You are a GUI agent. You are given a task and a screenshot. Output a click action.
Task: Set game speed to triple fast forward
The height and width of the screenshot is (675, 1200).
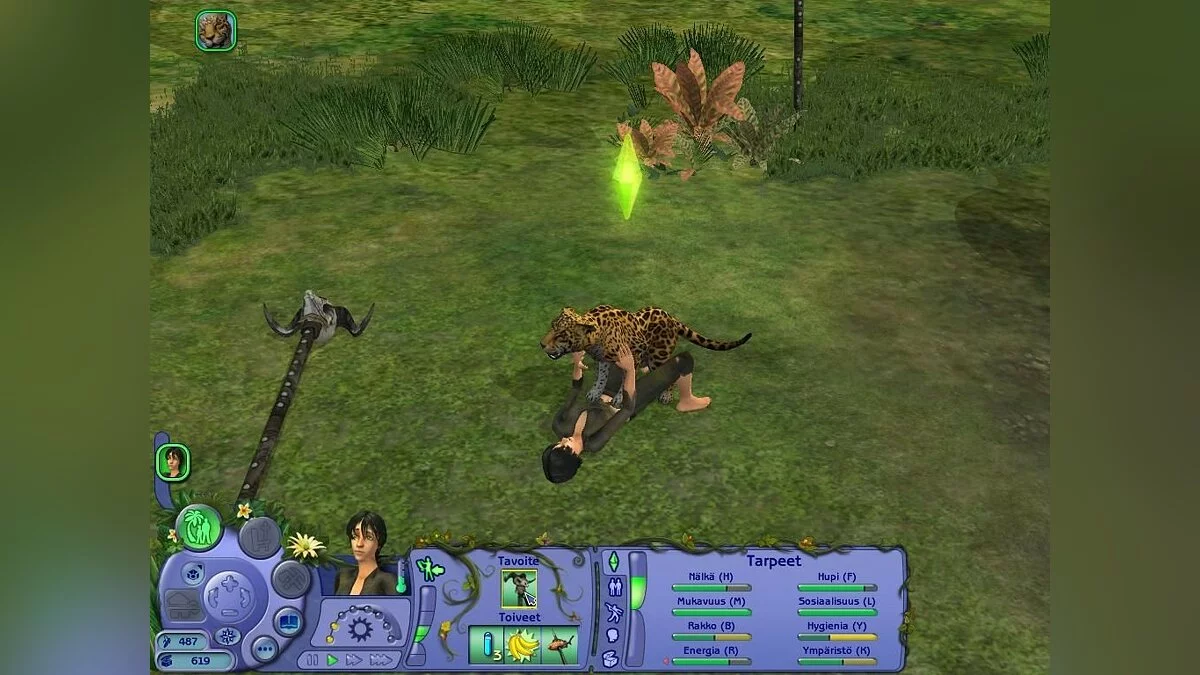tap(380, 660)
